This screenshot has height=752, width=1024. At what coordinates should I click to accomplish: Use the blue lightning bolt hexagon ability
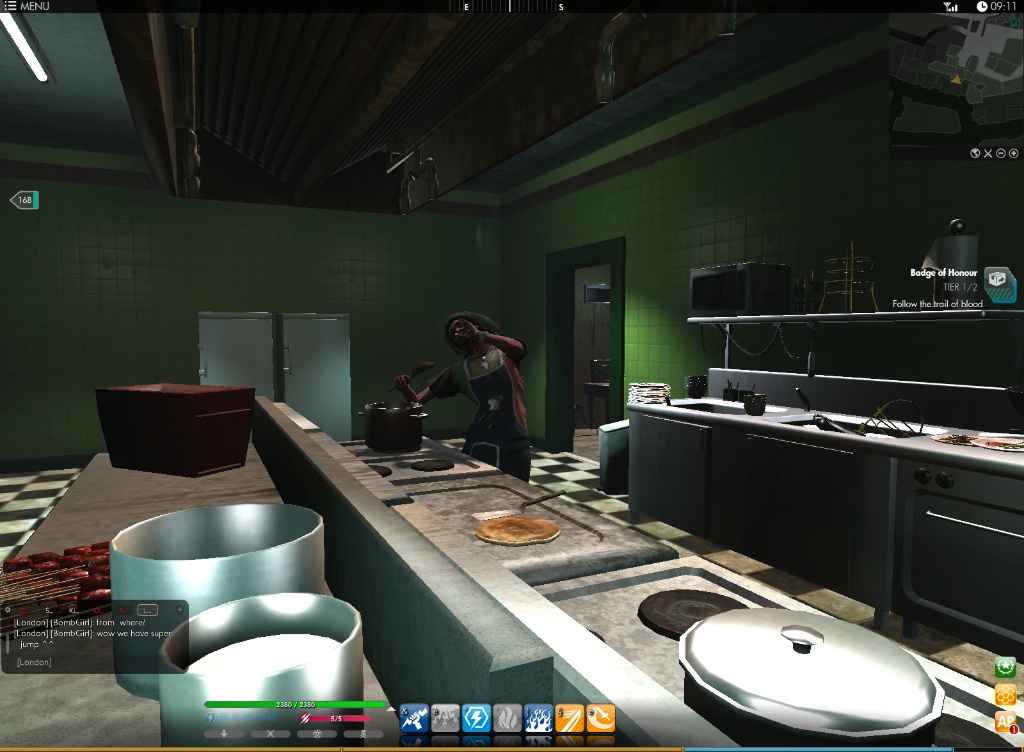pyautogui.click(x=477, y=718)
